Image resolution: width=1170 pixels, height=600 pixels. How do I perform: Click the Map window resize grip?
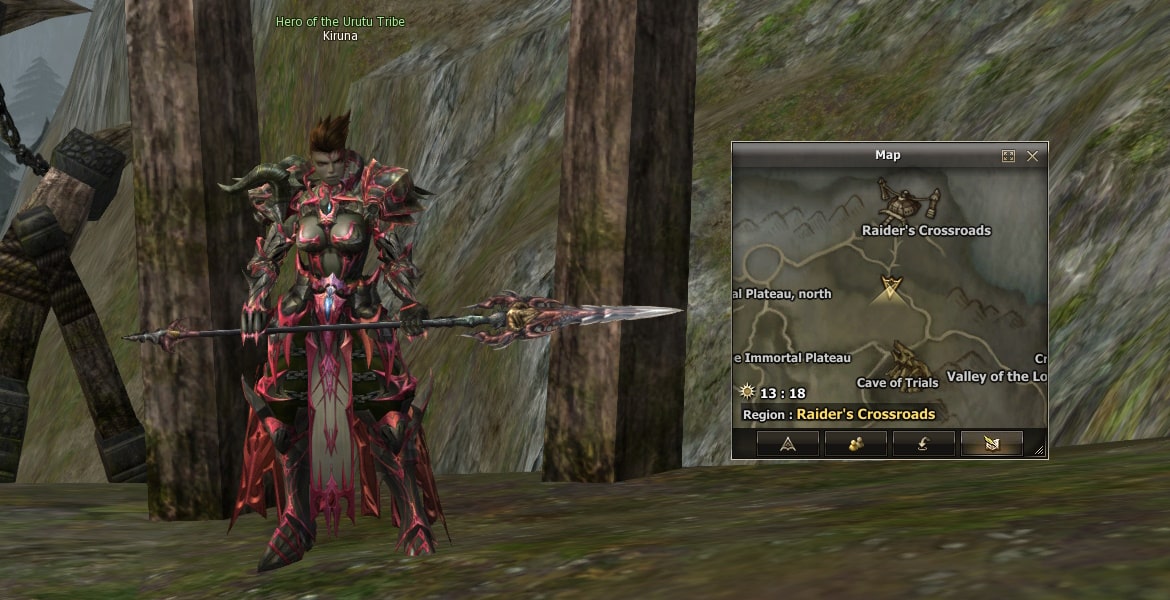click(x=1039, y=451)
